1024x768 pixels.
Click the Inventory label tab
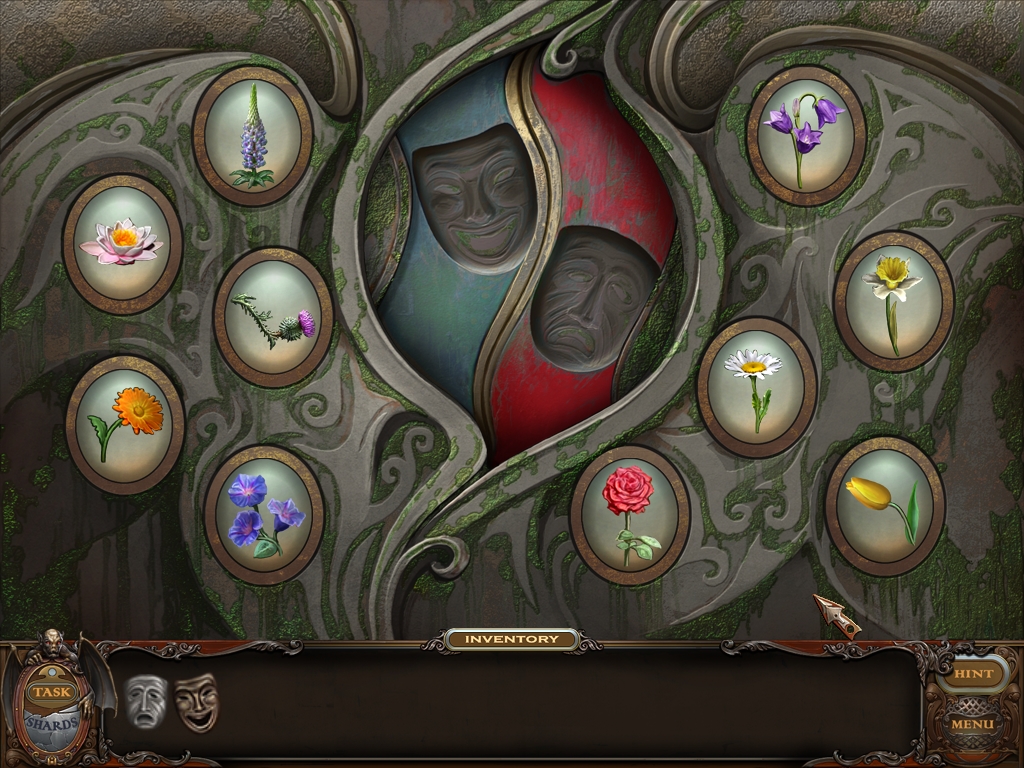(512, 639)
